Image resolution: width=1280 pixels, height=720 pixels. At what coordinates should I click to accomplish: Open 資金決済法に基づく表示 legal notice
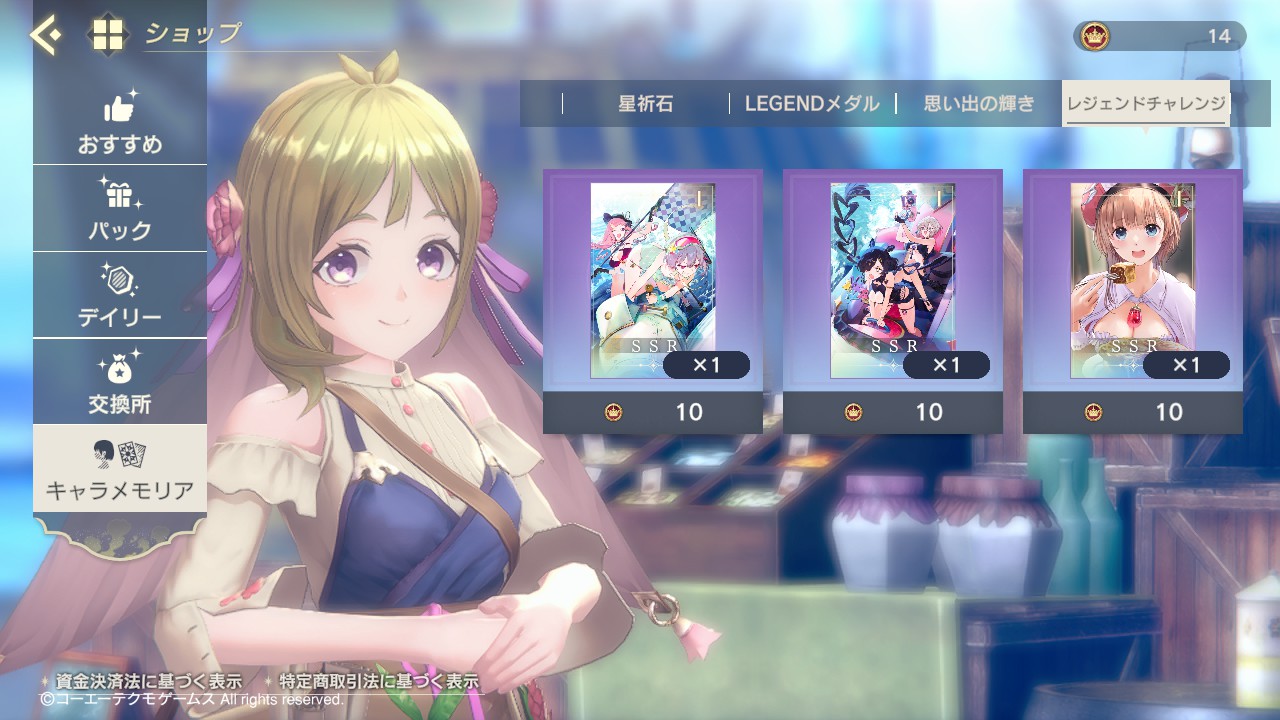tap(148, 681)
